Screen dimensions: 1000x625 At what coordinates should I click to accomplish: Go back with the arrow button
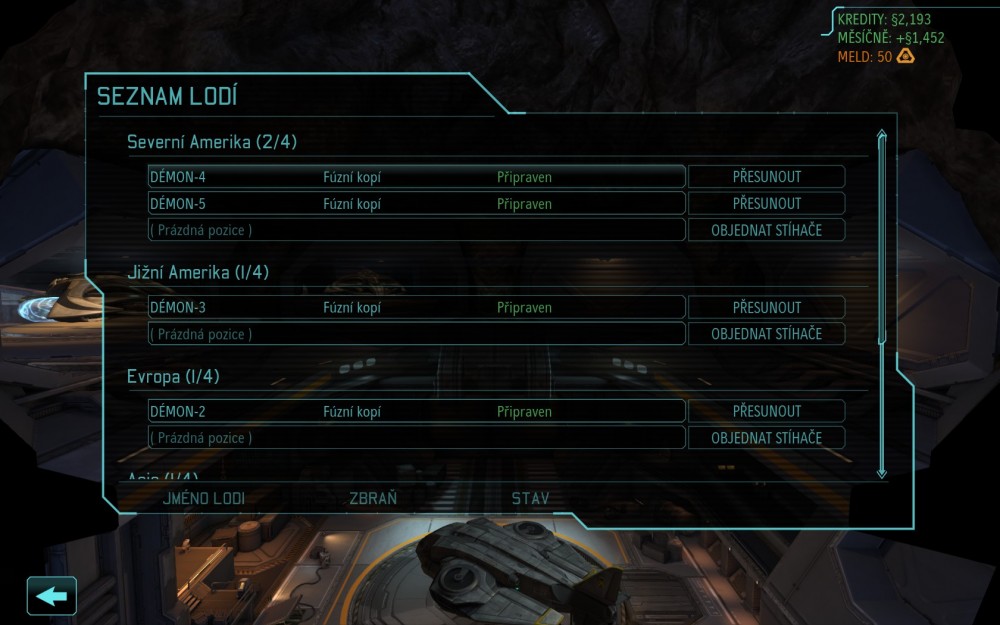[51, 596]
